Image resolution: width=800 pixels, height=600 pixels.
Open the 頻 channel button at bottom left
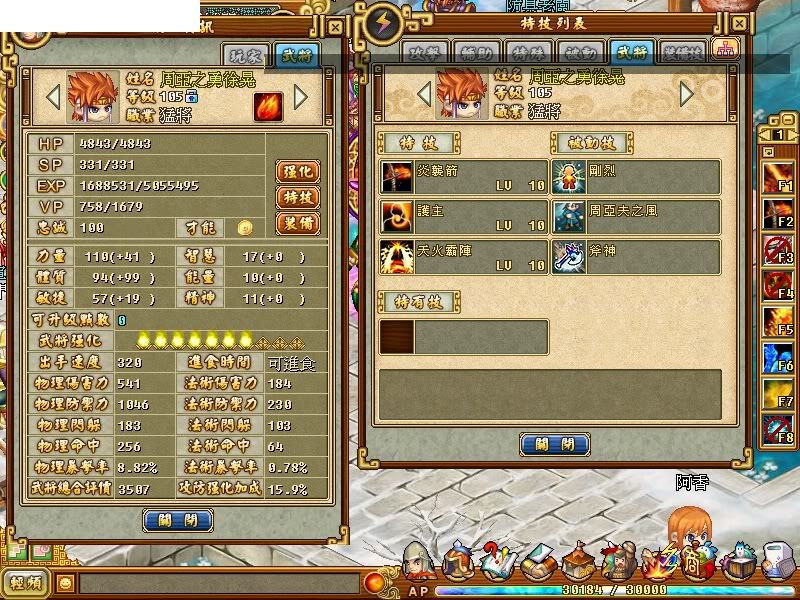pos(27,582)
